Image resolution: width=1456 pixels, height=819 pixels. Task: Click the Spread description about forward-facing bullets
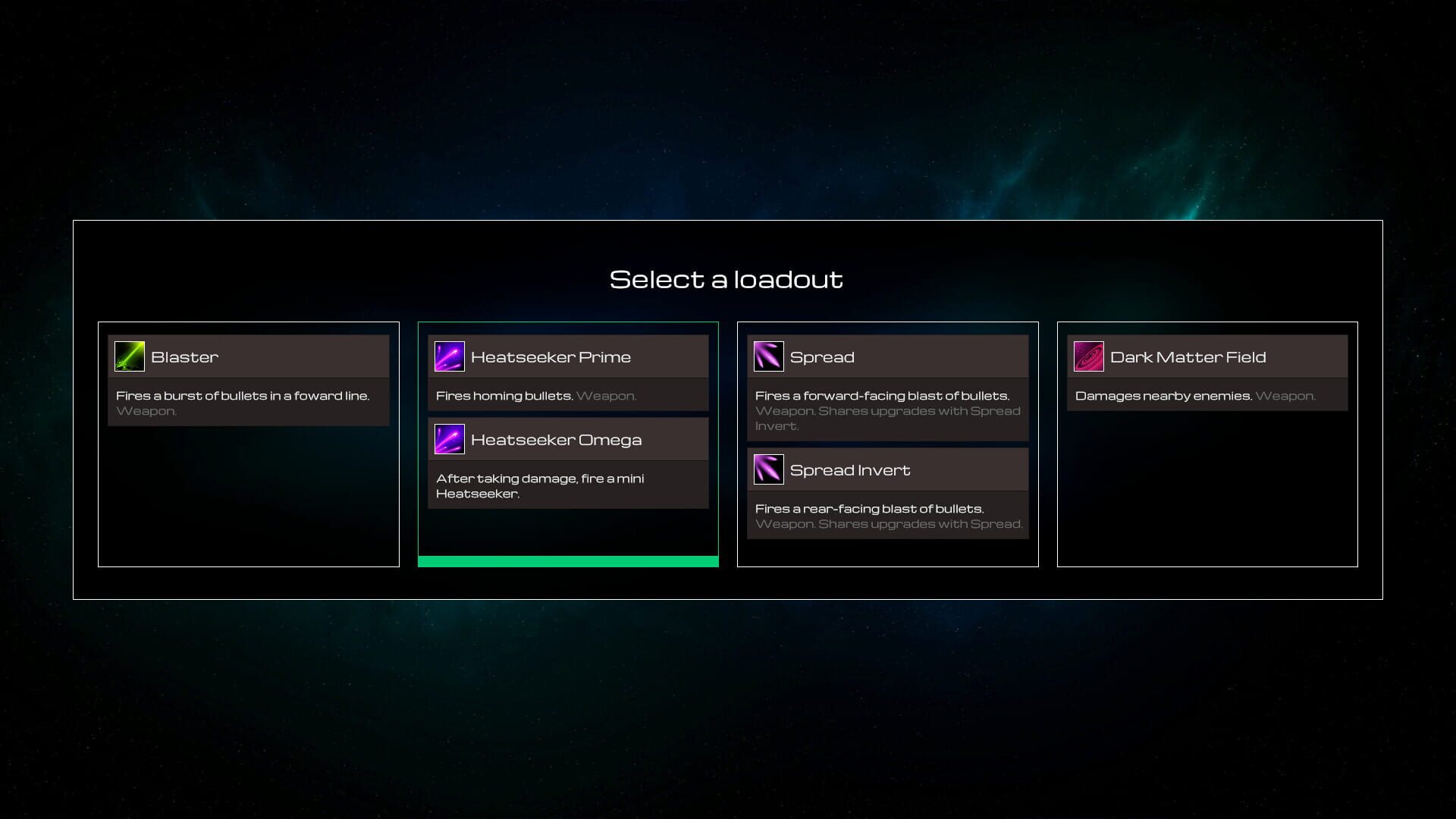[882, 395]
